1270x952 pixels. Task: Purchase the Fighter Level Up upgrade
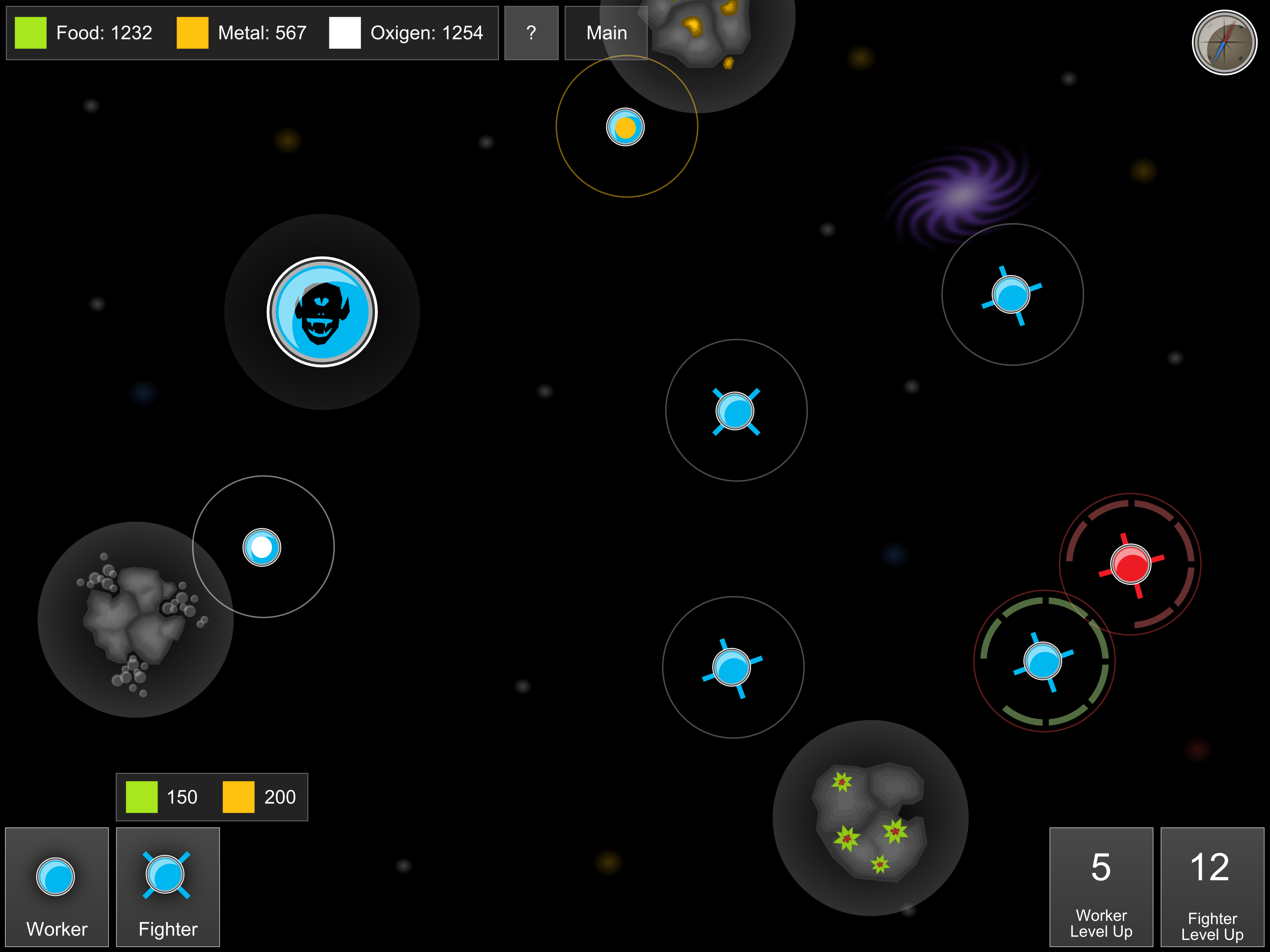(x=1212, y=886)
